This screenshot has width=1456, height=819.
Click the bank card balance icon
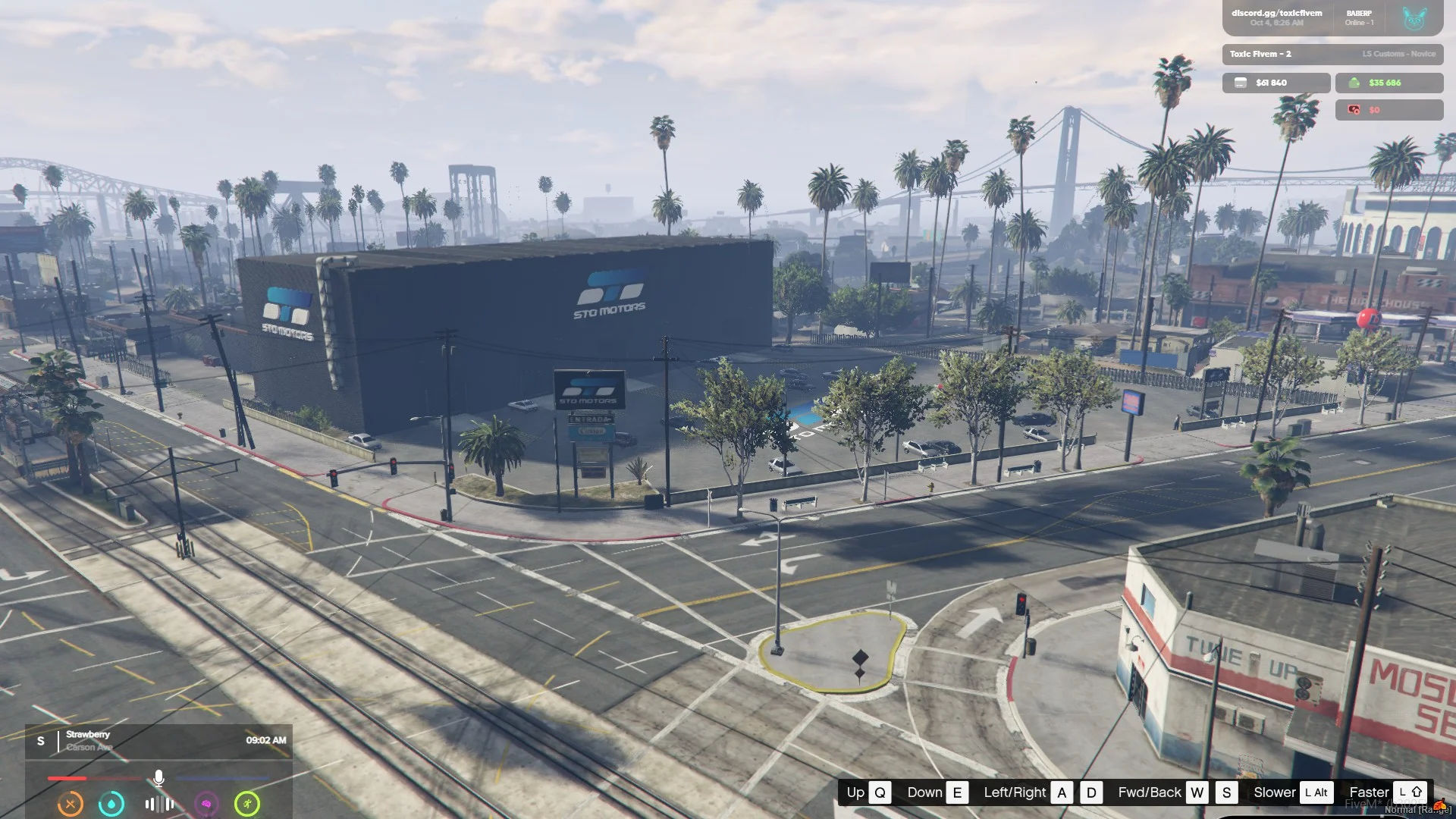tap(1241, 83)
